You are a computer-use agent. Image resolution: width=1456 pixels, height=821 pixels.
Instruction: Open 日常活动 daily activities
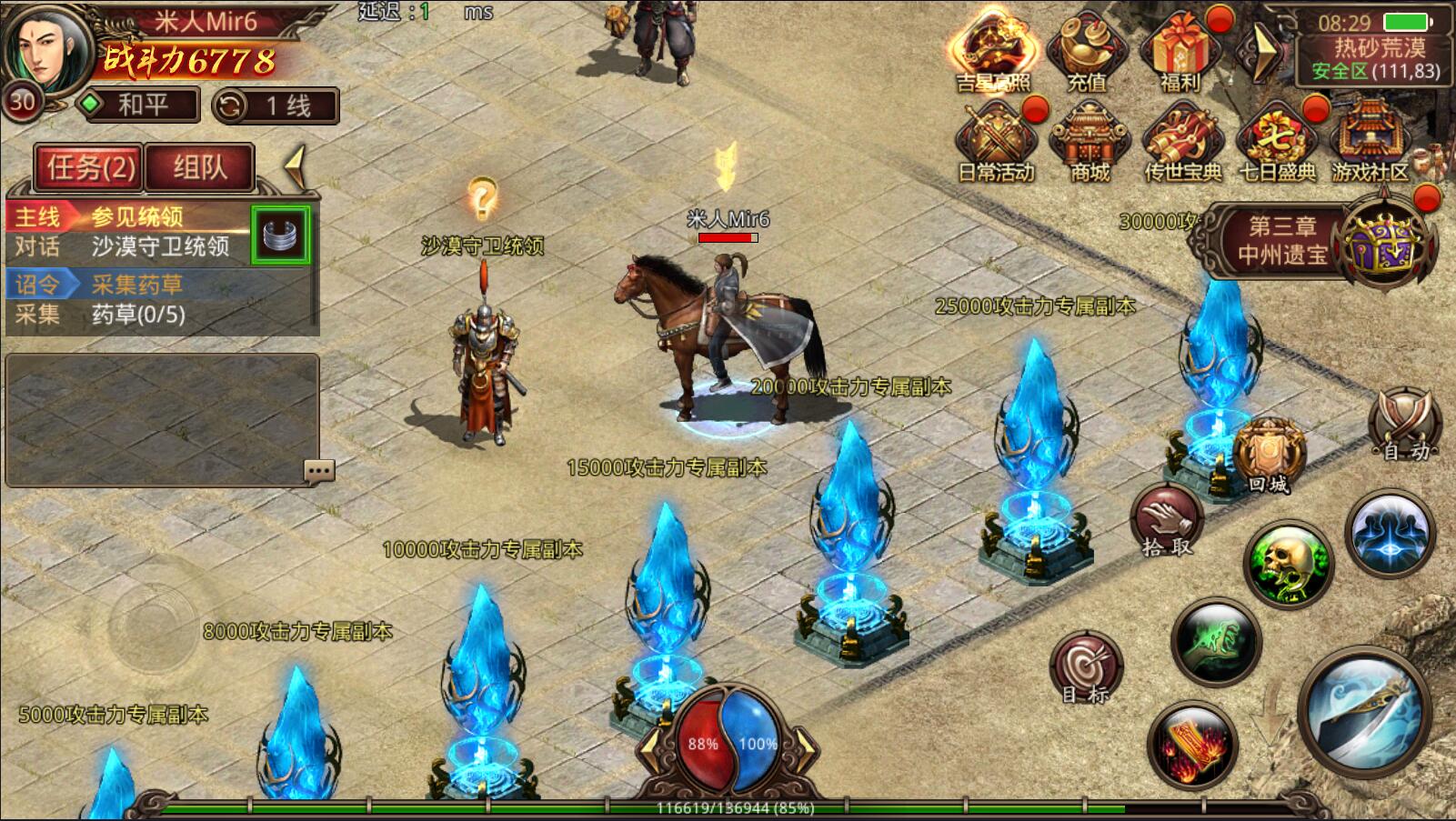click(x=996, y=143)
